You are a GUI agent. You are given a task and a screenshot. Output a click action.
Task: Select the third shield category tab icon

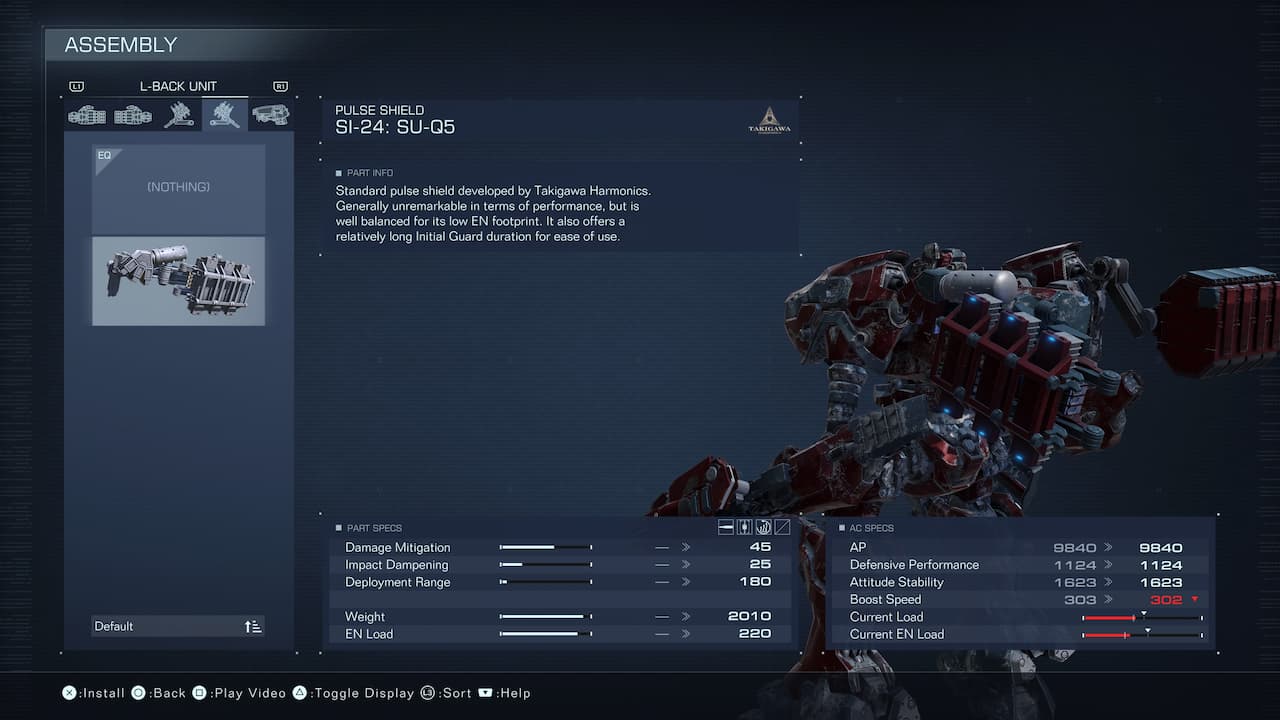coord(179,114)
